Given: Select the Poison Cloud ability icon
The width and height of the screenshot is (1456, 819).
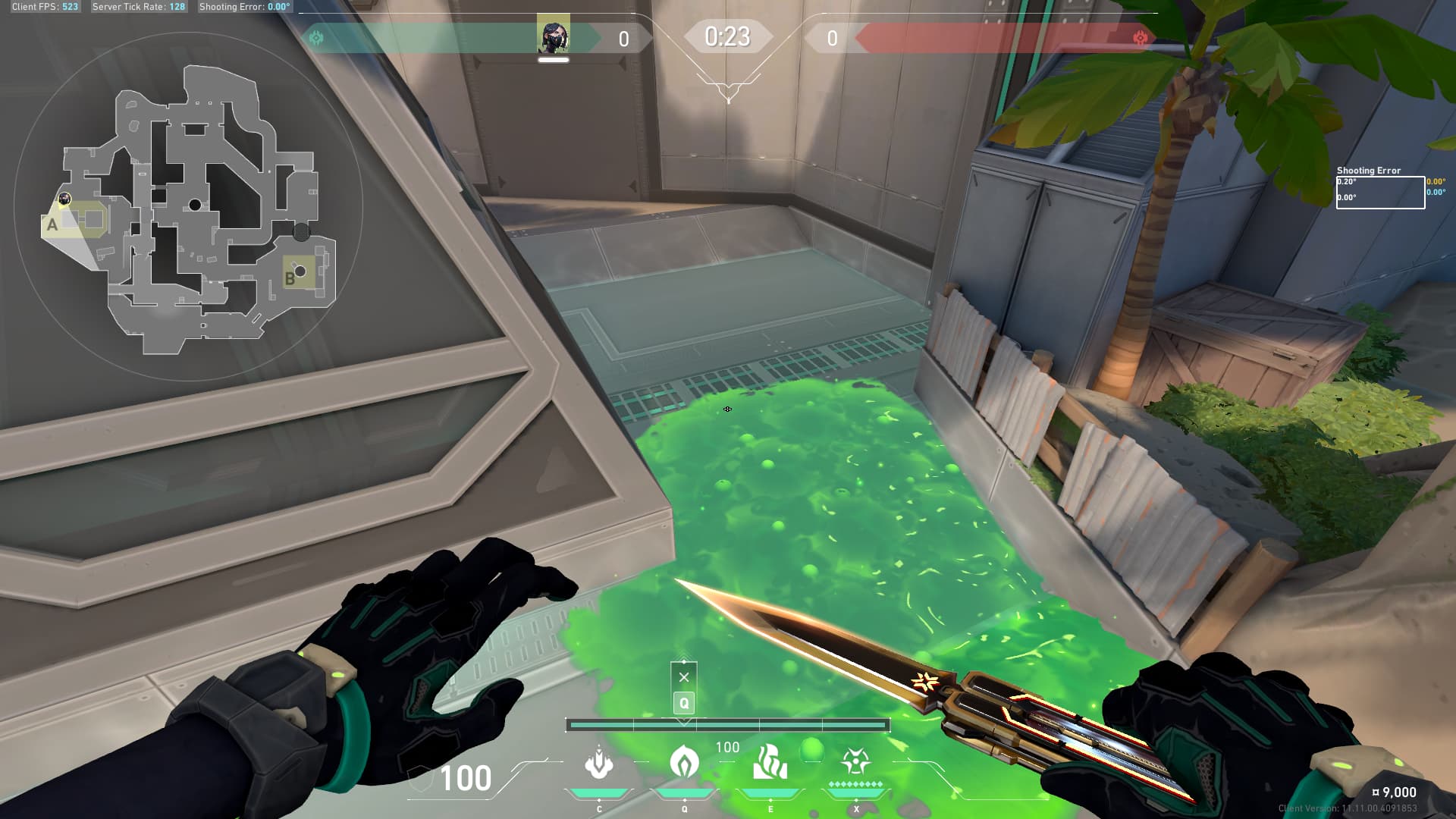Looking at the screenshot, I should (684, 761).
